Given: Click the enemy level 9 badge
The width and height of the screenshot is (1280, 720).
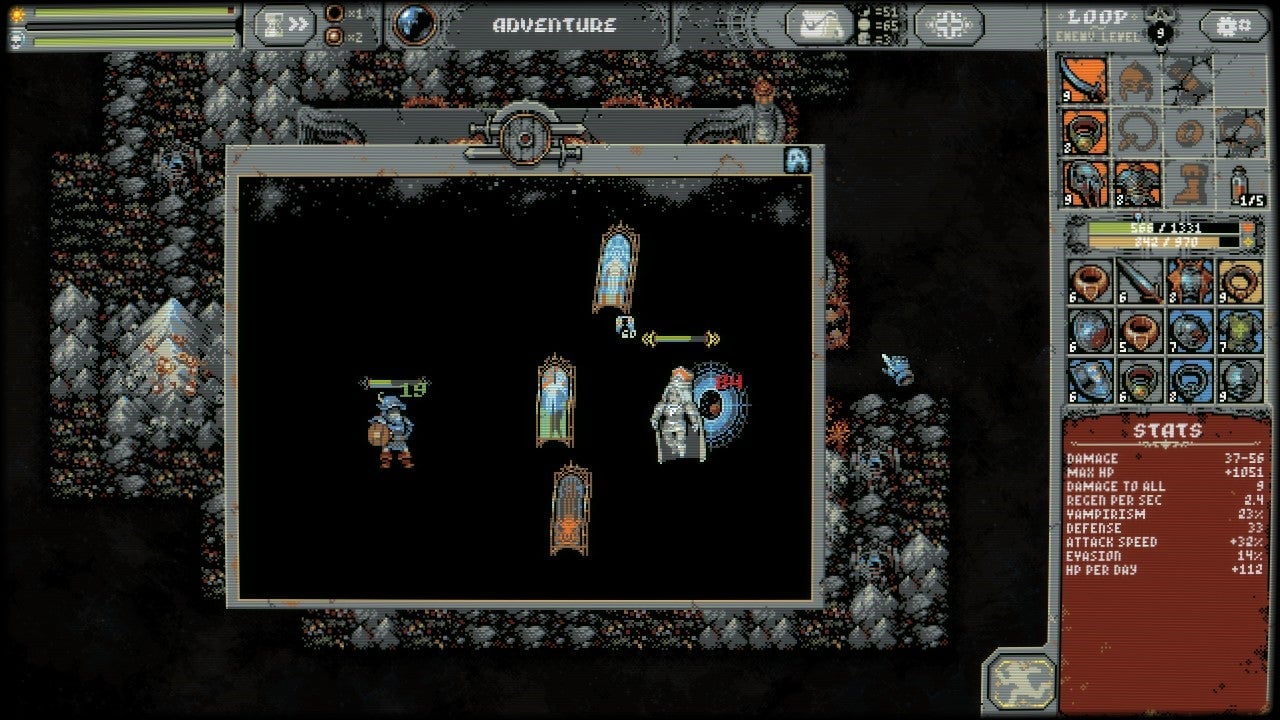Looking at the screenshot, I should (1161, 32).
